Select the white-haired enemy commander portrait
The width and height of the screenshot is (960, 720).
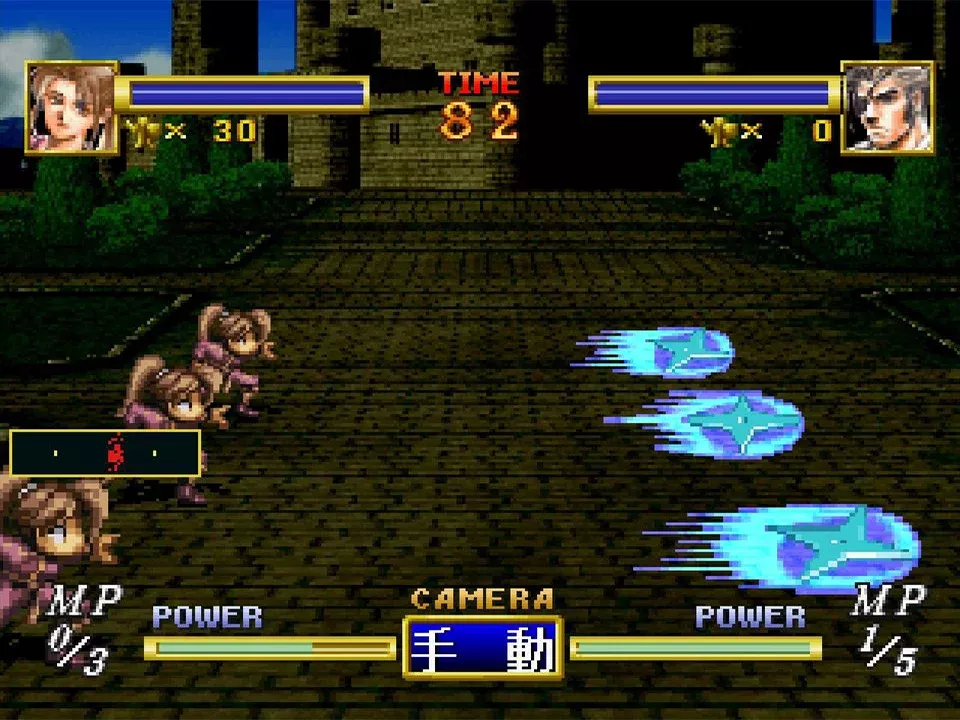click(x=887, y=107)
